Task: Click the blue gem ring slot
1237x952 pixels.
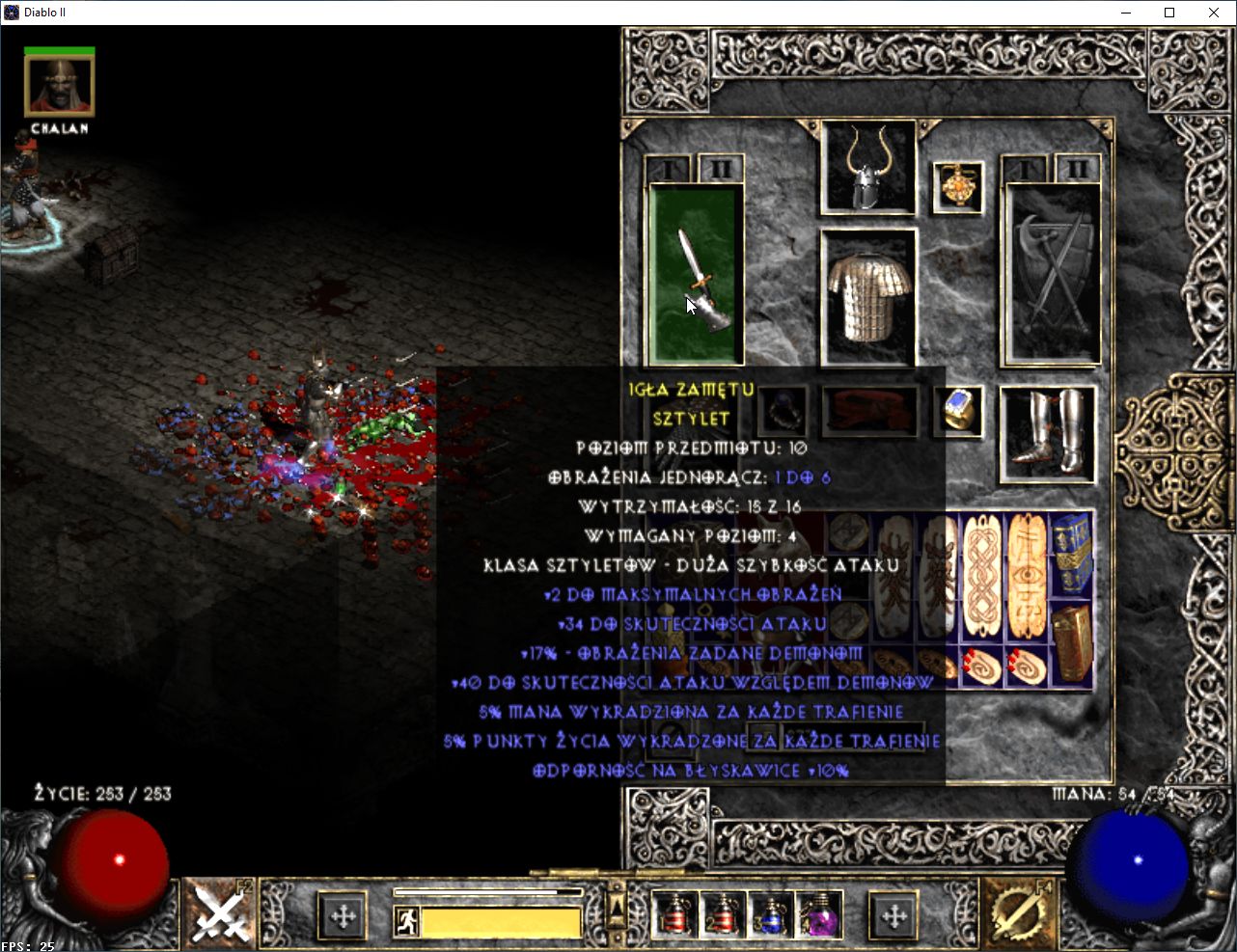Action: [x=960, y=410]
